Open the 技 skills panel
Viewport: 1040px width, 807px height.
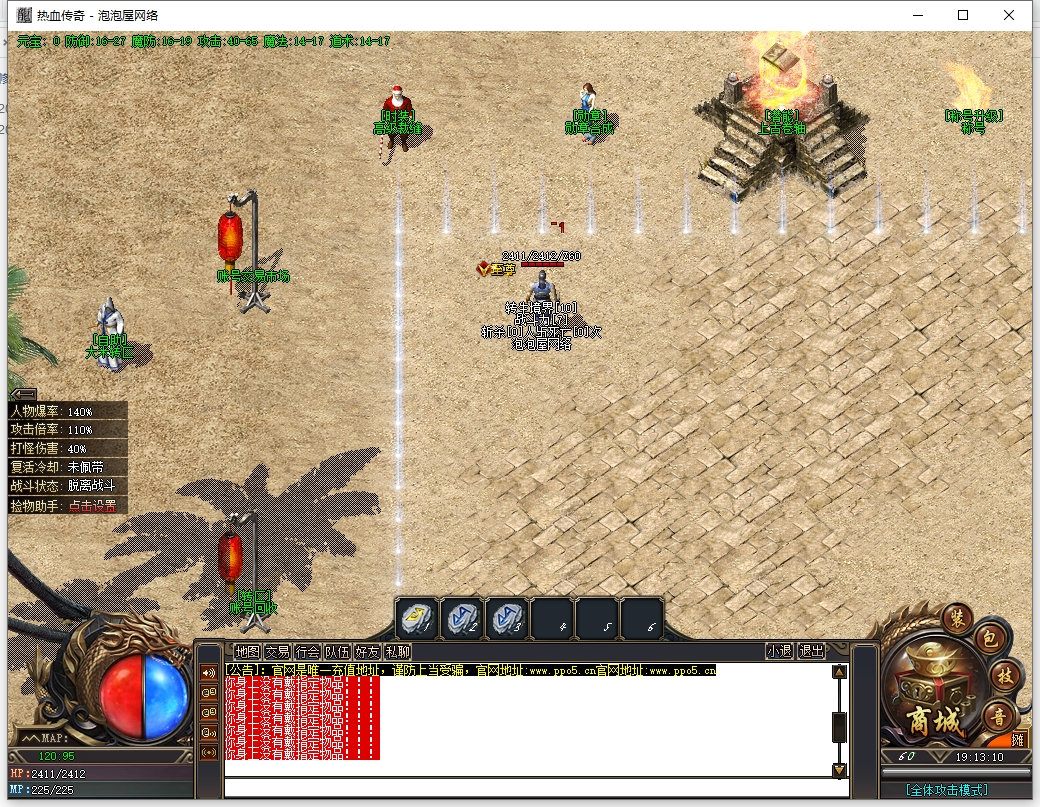pyautogui.click(x=1003, y=675)
